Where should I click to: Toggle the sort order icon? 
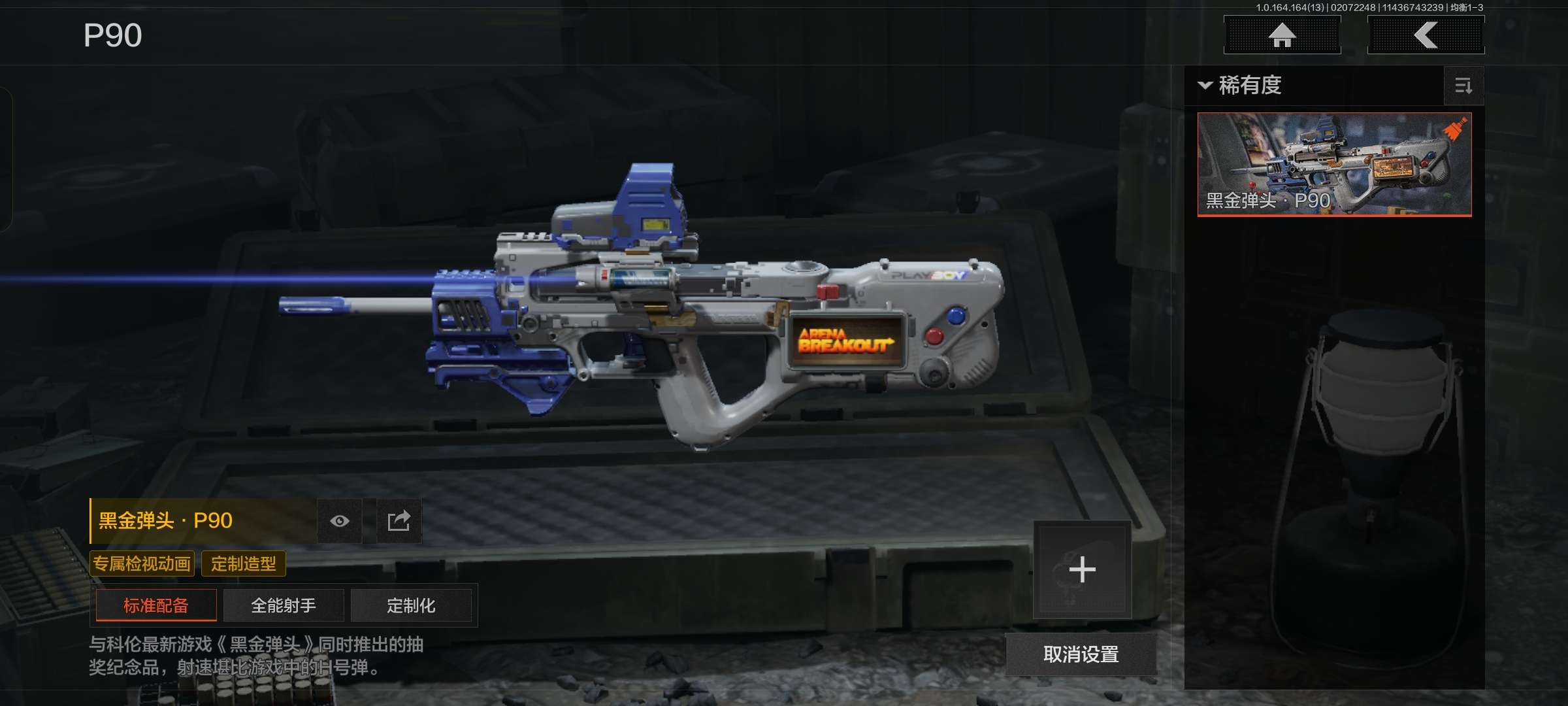click(1463, 86)
